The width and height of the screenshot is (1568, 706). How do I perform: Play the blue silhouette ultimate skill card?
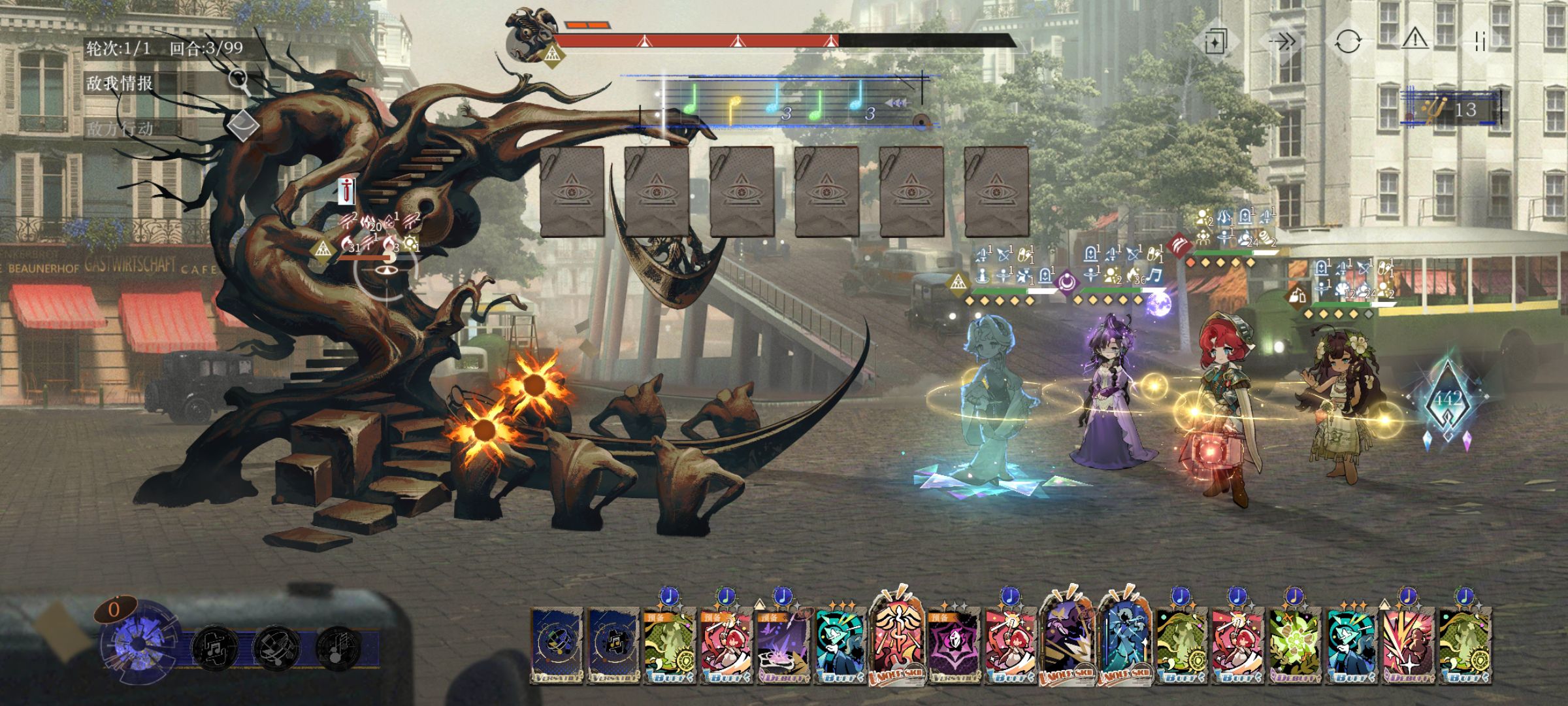(1124, 644)
